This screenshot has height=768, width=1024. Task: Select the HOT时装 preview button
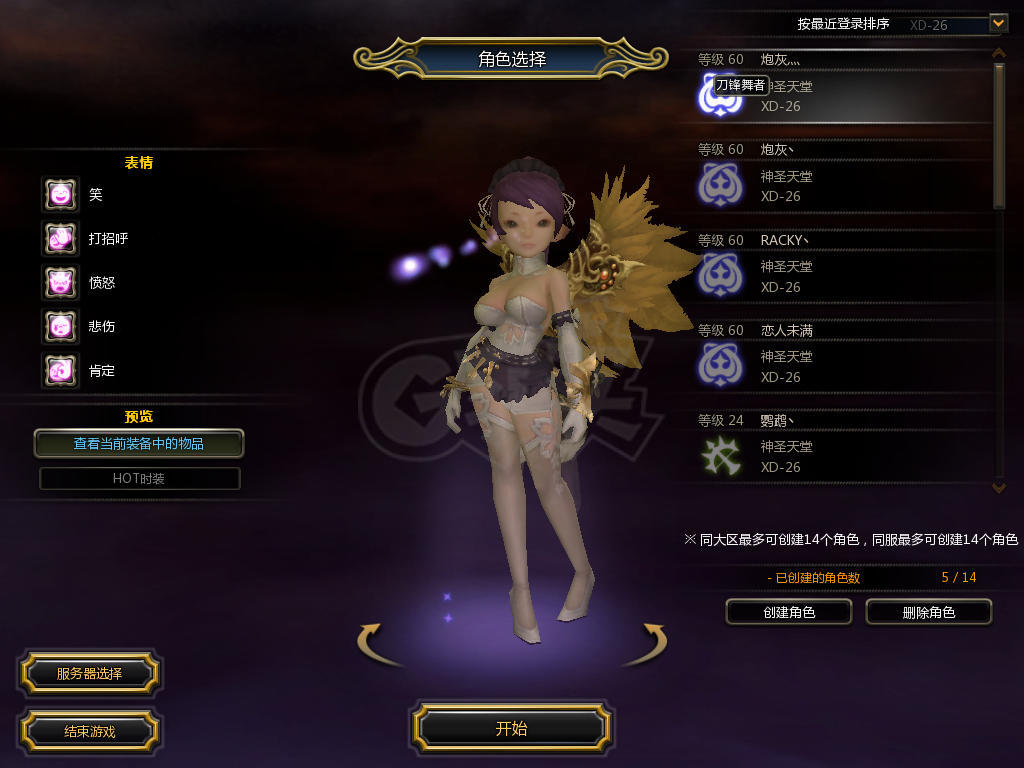[x=139, y=478]
